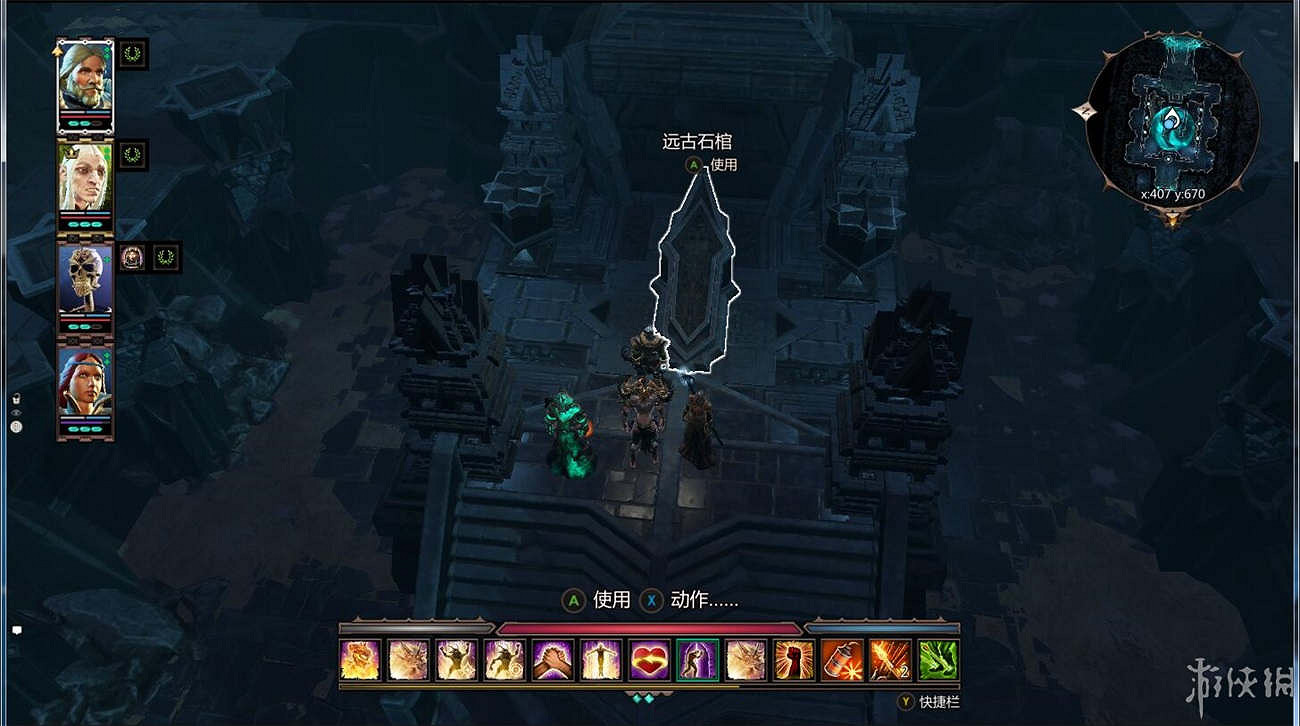The height and width of the screenshot is (726, 1300).
Task: Click the bottom 使用 interact button
Action: pyautogui.click(x=600, y=601)
